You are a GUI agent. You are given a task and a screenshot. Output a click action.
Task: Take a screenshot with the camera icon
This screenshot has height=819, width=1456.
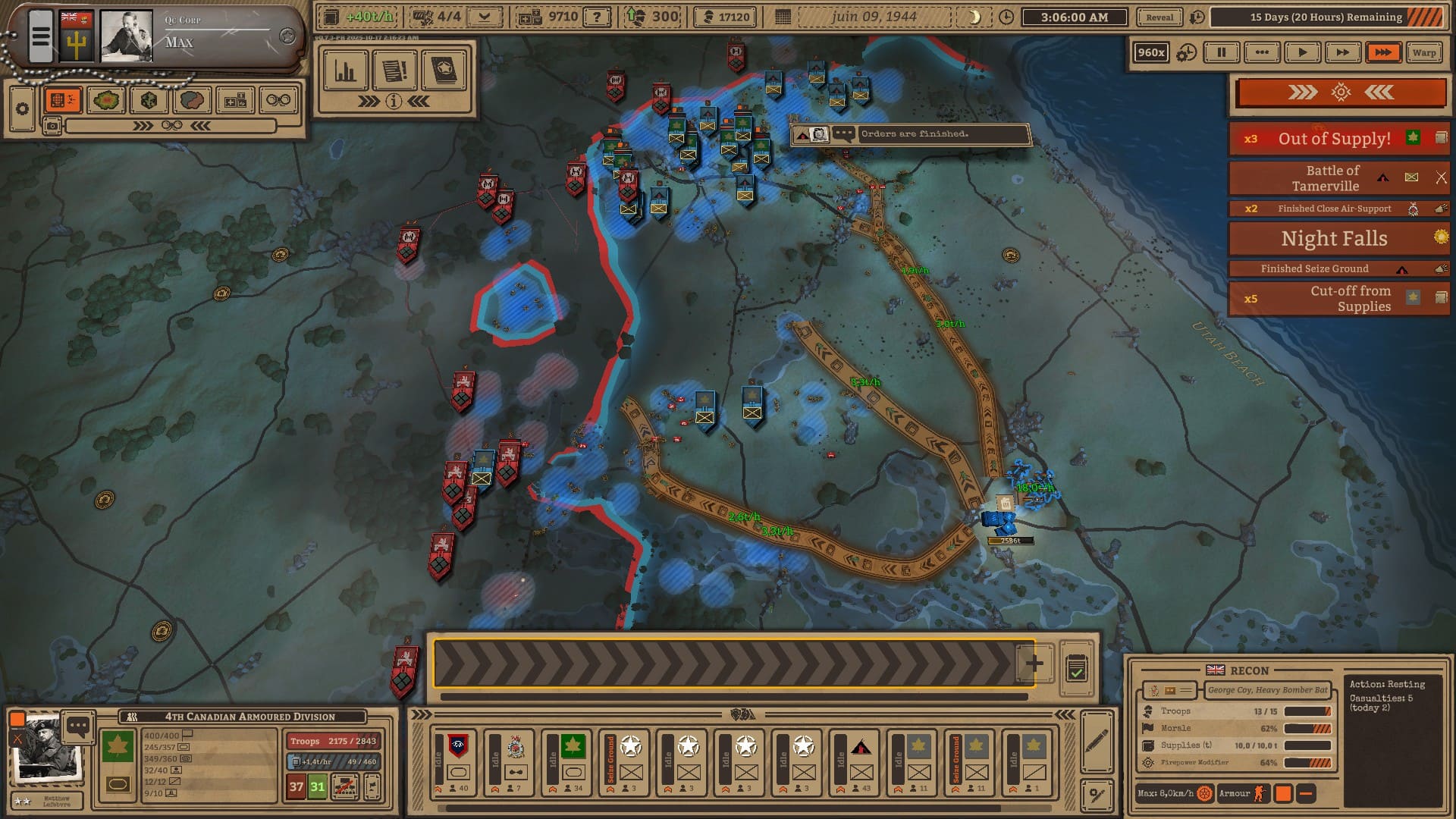tap(52, 126)
